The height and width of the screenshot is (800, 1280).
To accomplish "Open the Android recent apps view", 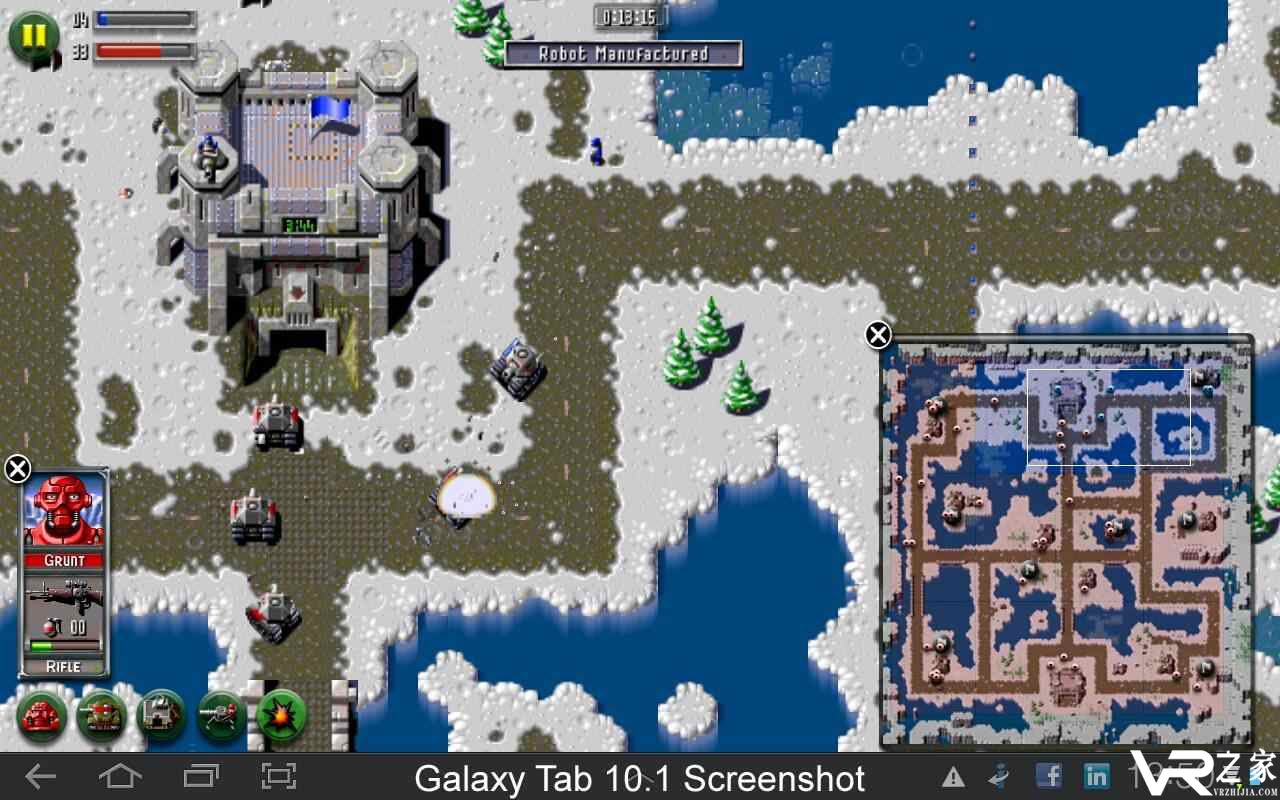I will pyautogui.click(x=200, y=776).
